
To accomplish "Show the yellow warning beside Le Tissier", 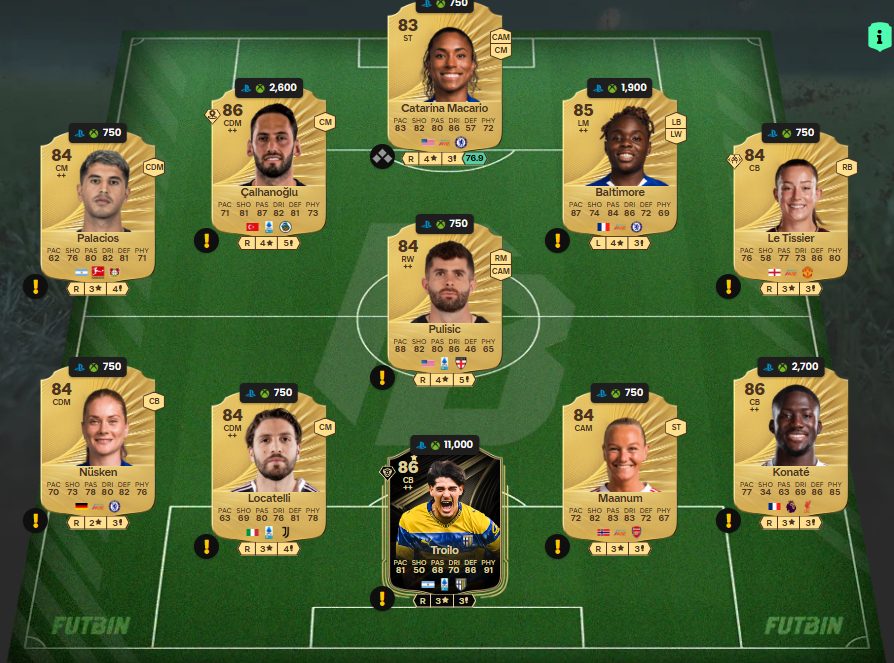I will [729, 287].
